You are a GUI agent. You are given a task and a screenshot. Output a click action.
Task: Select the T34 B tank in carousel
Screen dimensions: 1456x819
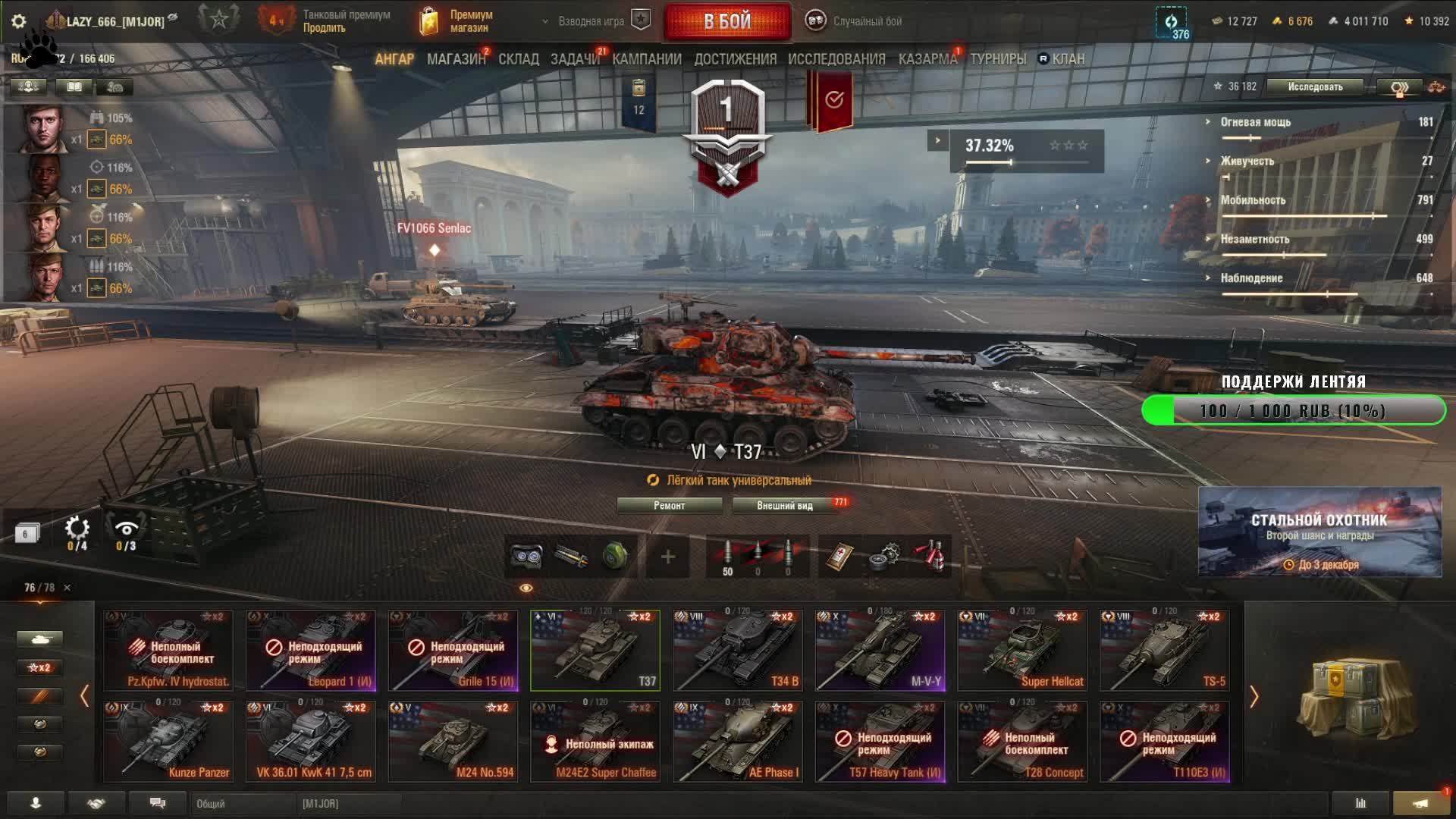point(737,651)
